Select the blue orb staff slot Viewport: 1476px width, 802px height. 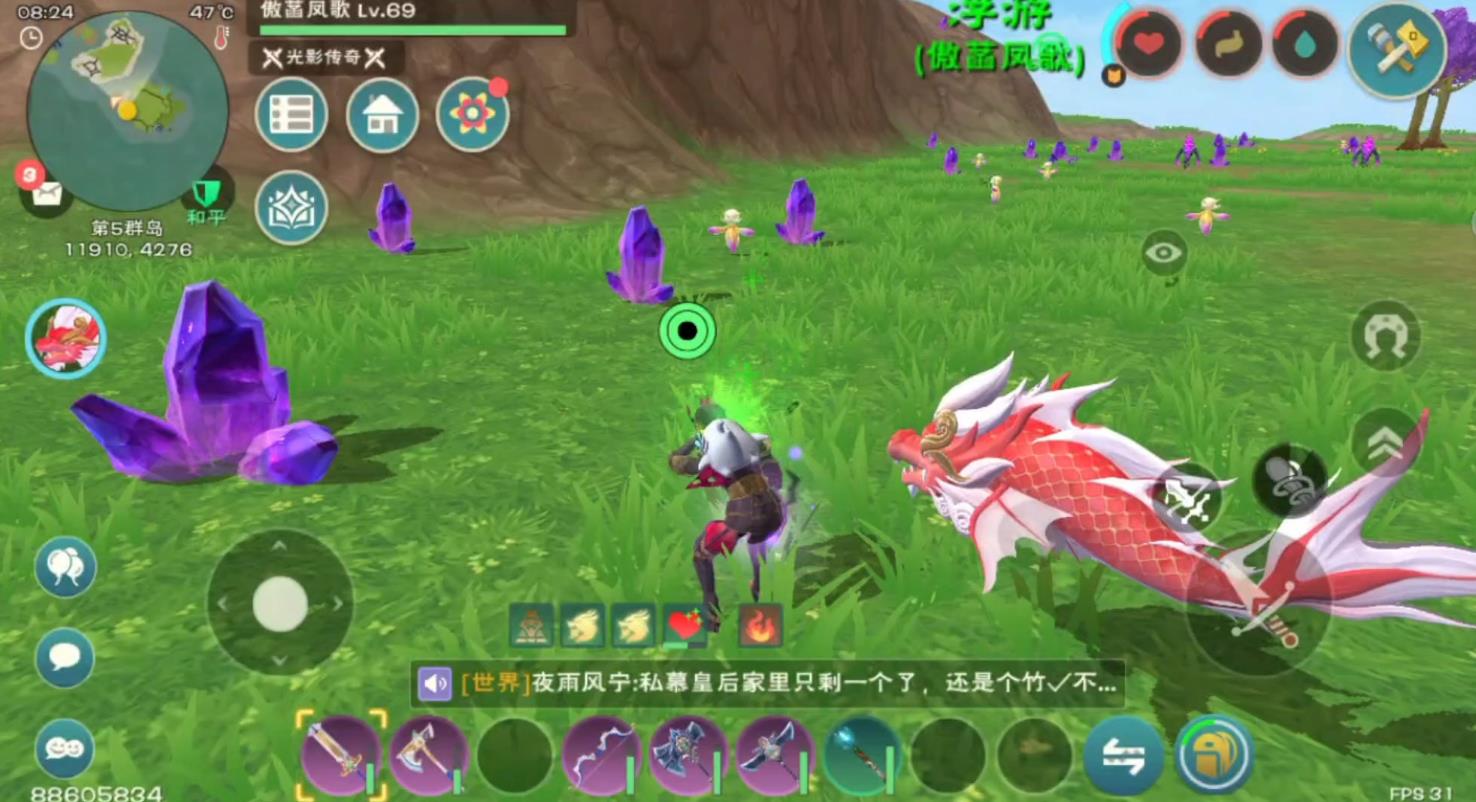pos(862,755)
